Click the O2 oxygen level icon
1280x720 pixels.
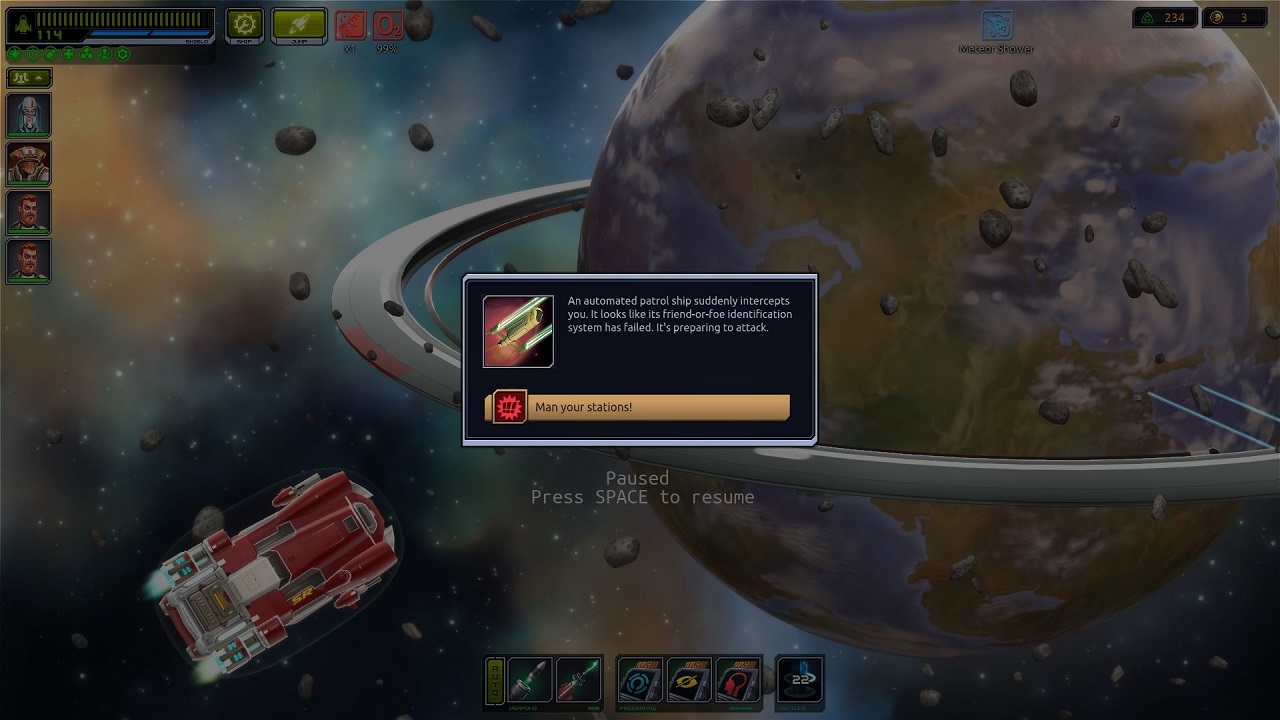388,25
